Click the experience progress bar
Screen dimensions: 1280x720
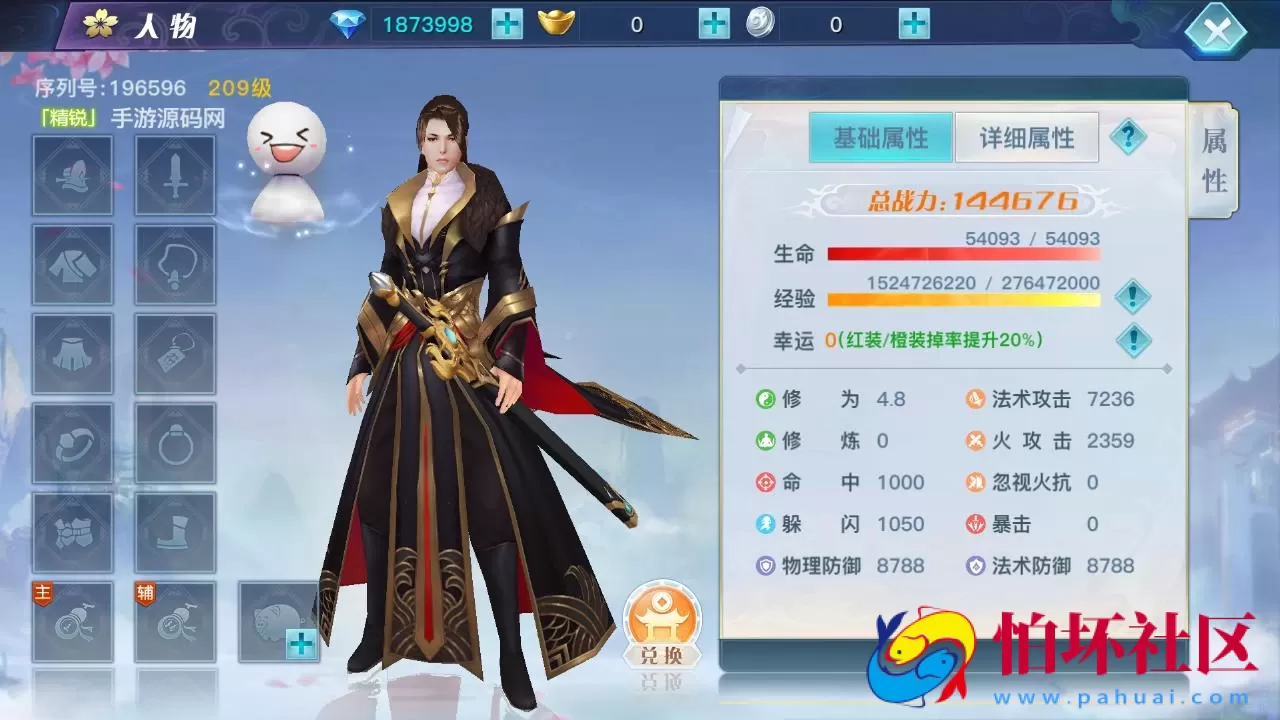[965, 297]
